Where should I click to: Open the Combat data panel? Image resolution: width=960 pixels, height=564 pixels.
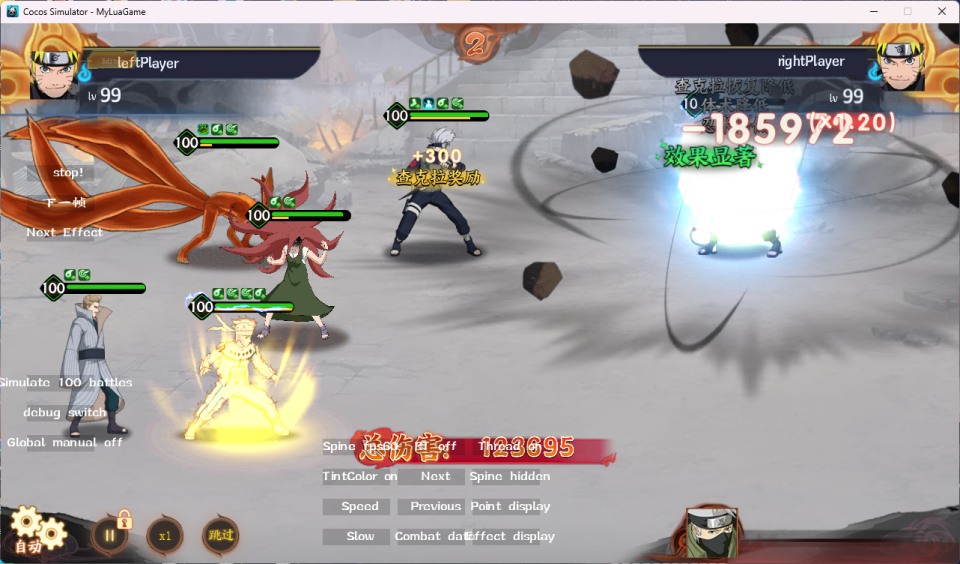(x=432, y=537)
